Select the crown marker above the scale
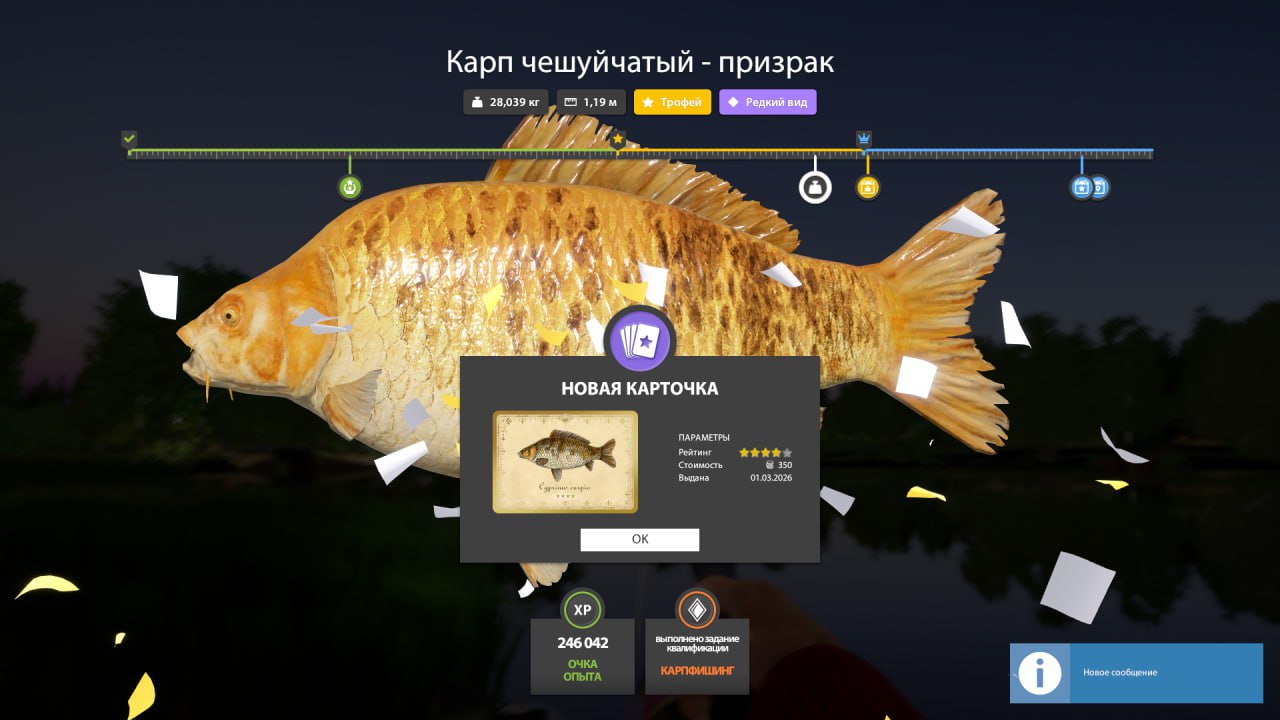This screenshot has width=1280, height=720. pos(862,138)
